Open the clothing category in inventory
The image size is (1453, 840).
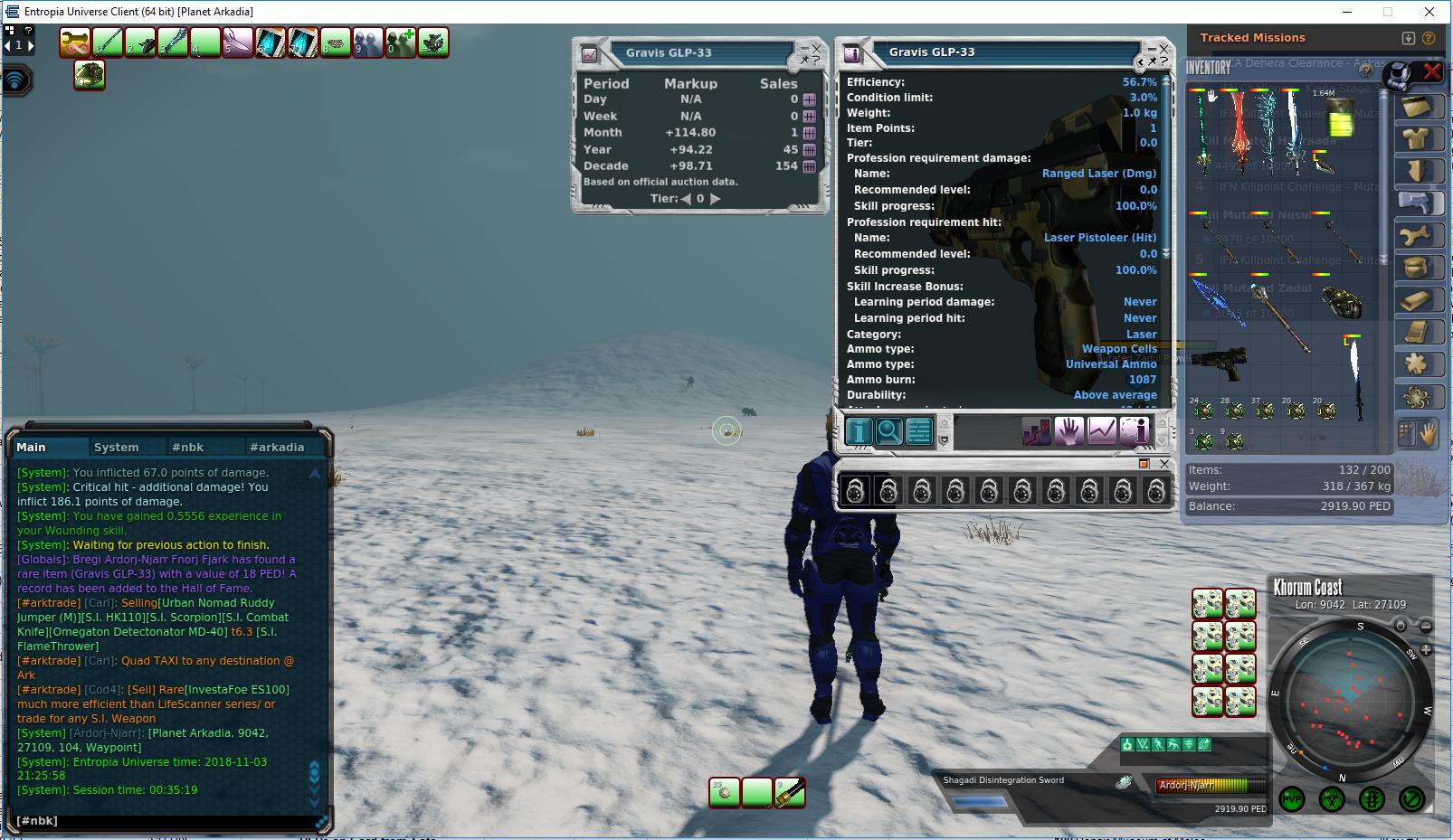pos(1416,138)
